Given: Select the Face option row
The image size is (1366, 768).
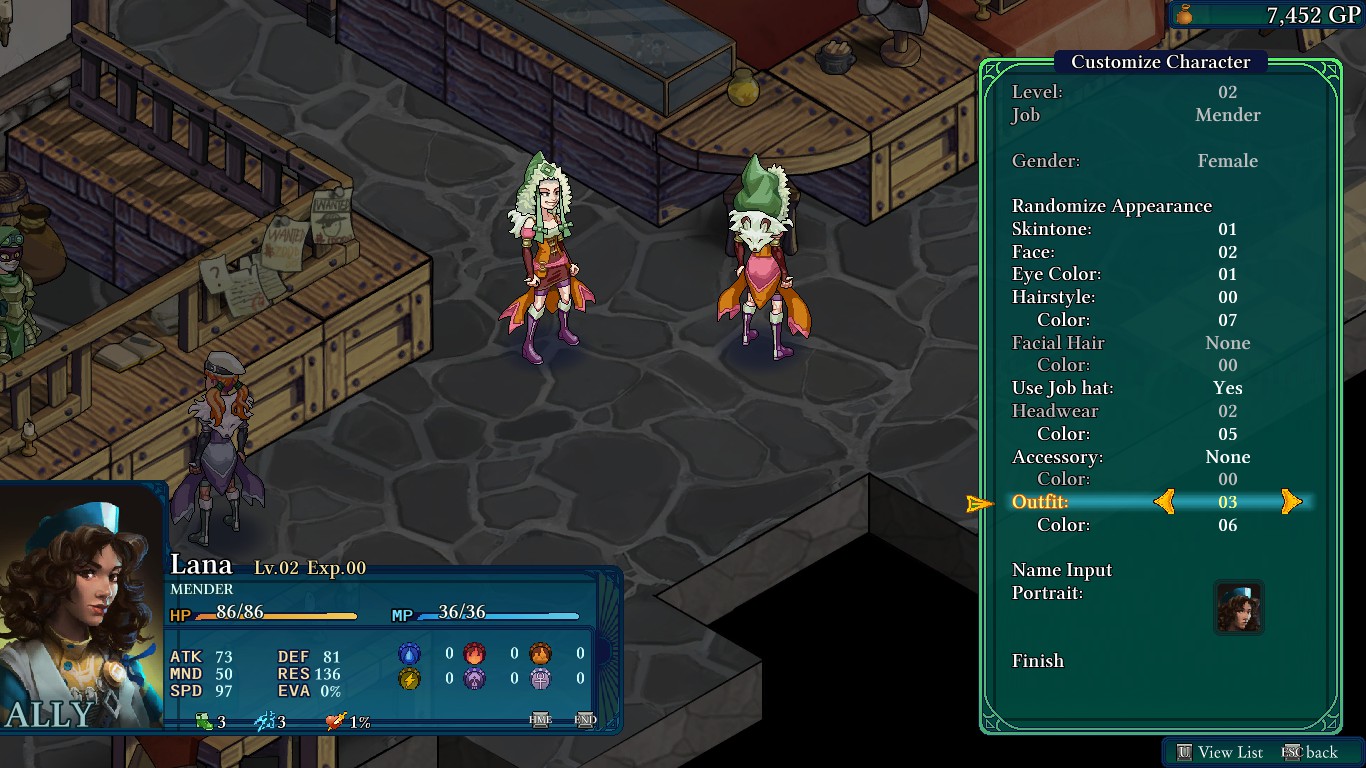Looking at the screenshot, I should [x=1035, y=252].
